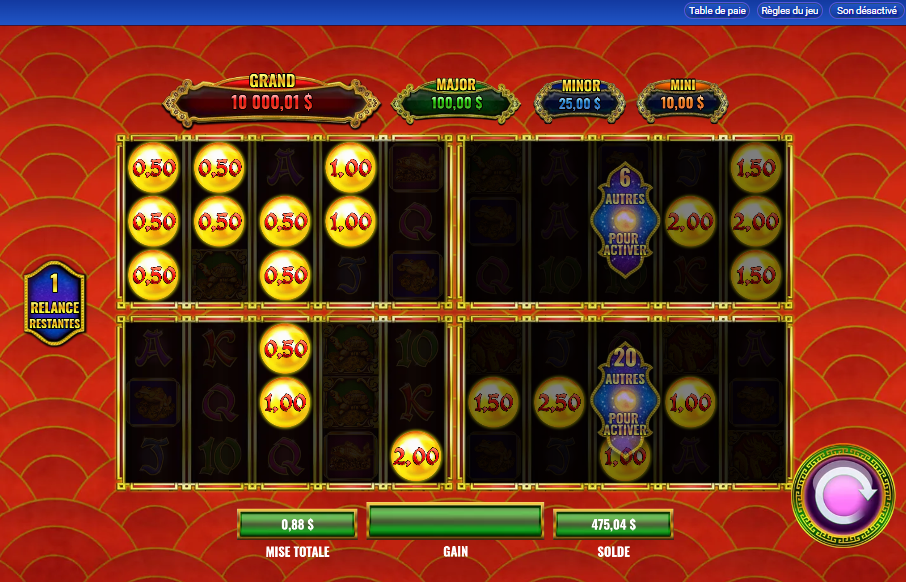The width and height of the screenshot is (906, 582).
Task: Select the Mise Totale bet amount field
Action: pos(297,523)
